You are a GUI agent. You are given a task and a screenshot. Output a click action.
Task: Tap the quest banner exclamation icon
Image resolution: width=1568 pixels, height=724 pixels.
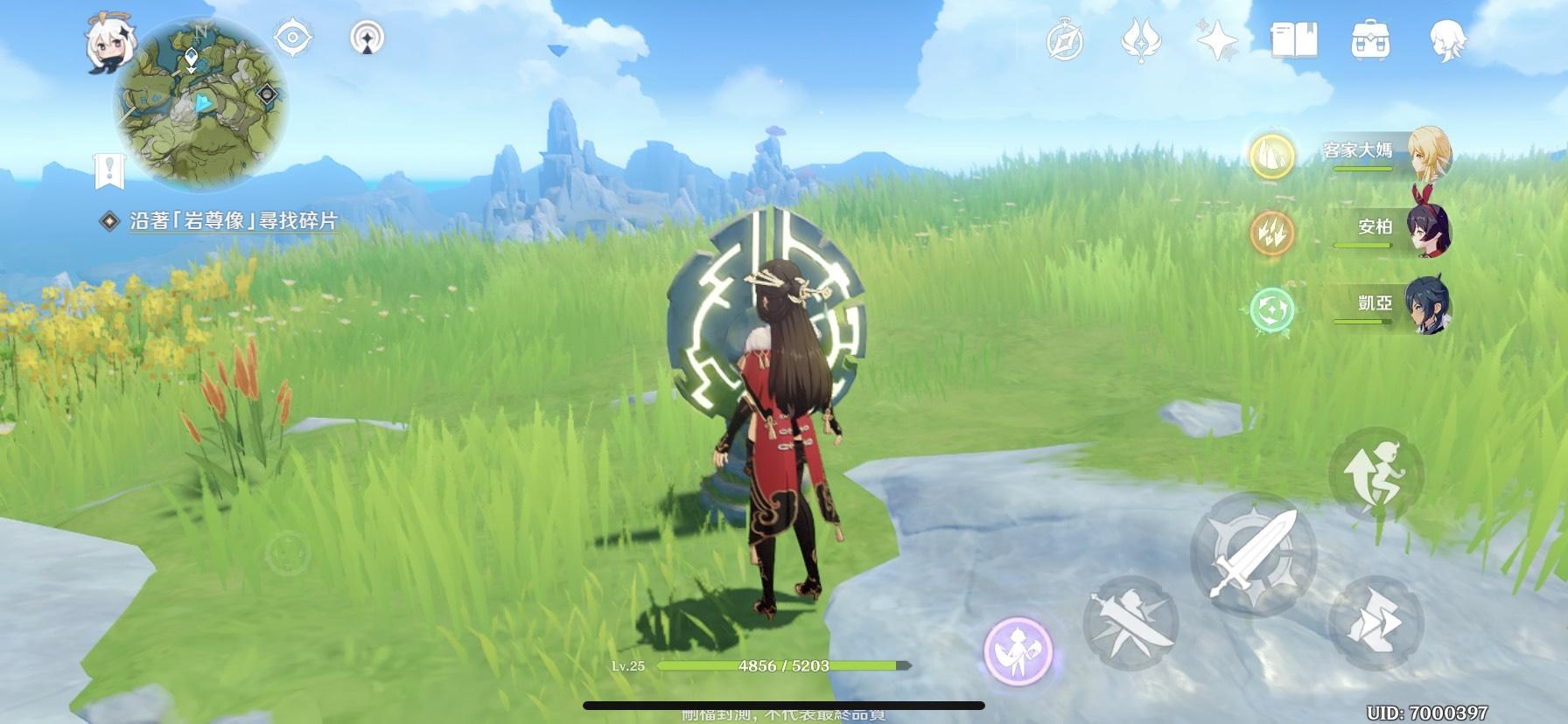109,171
